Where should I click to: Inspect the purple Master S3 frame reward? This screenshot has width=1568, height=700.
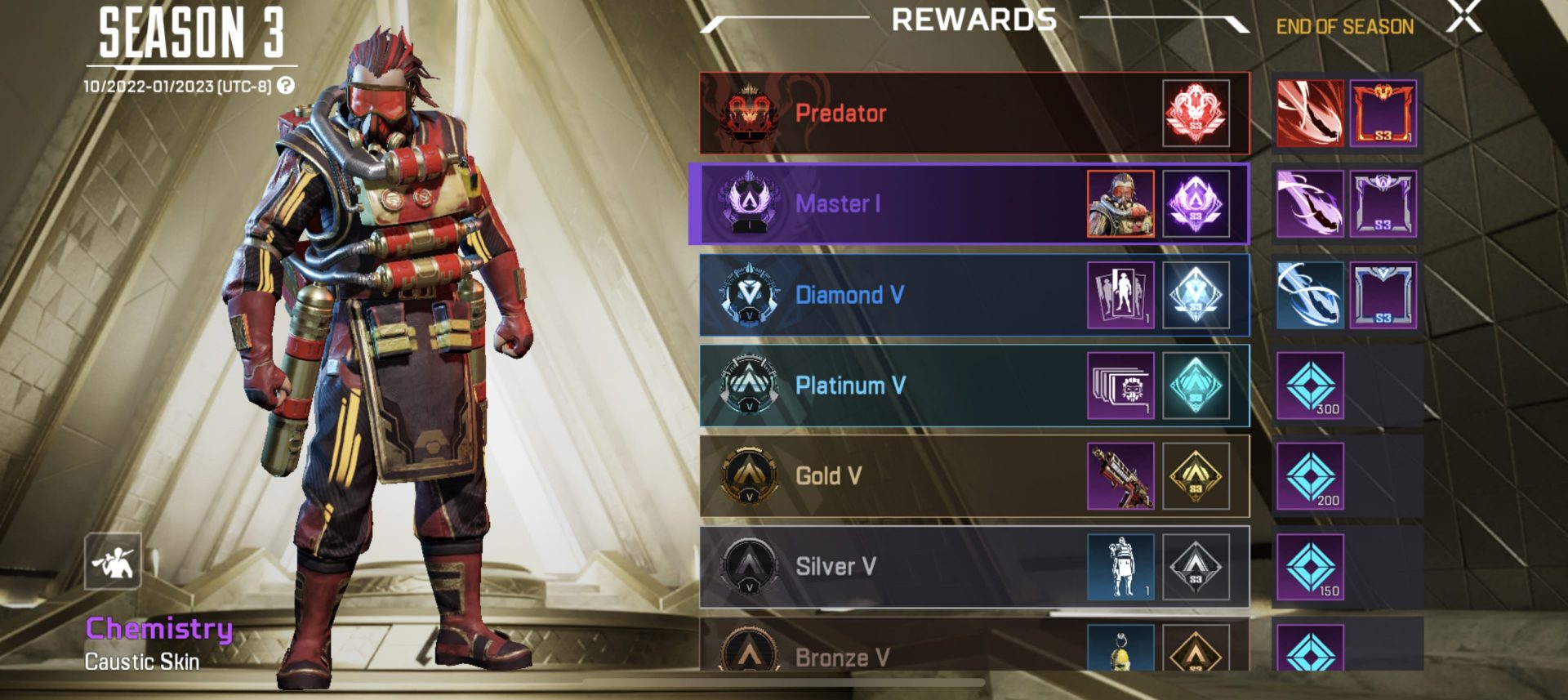tap(1383, 204)
